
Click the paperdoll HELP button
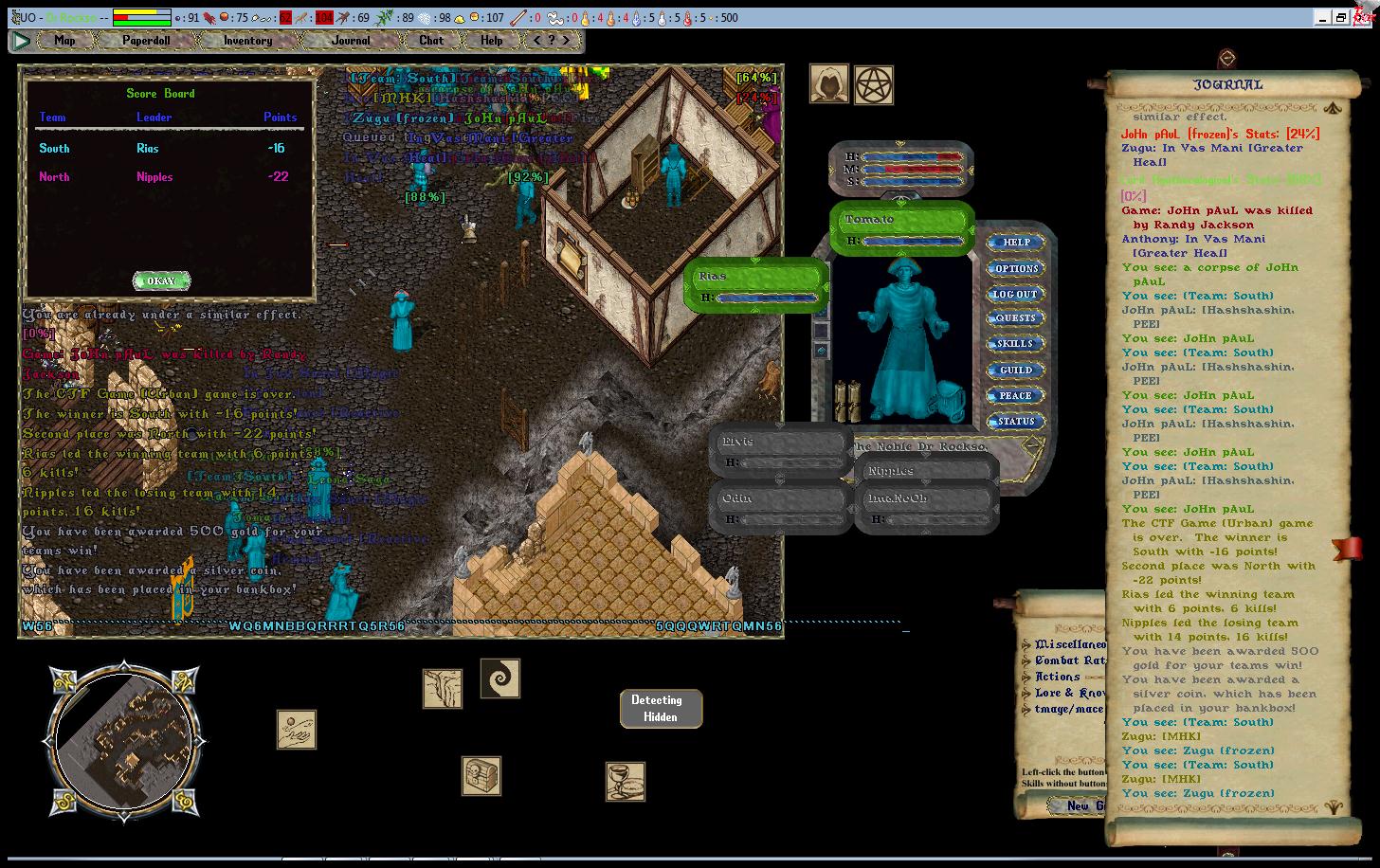pos(1016,243)
